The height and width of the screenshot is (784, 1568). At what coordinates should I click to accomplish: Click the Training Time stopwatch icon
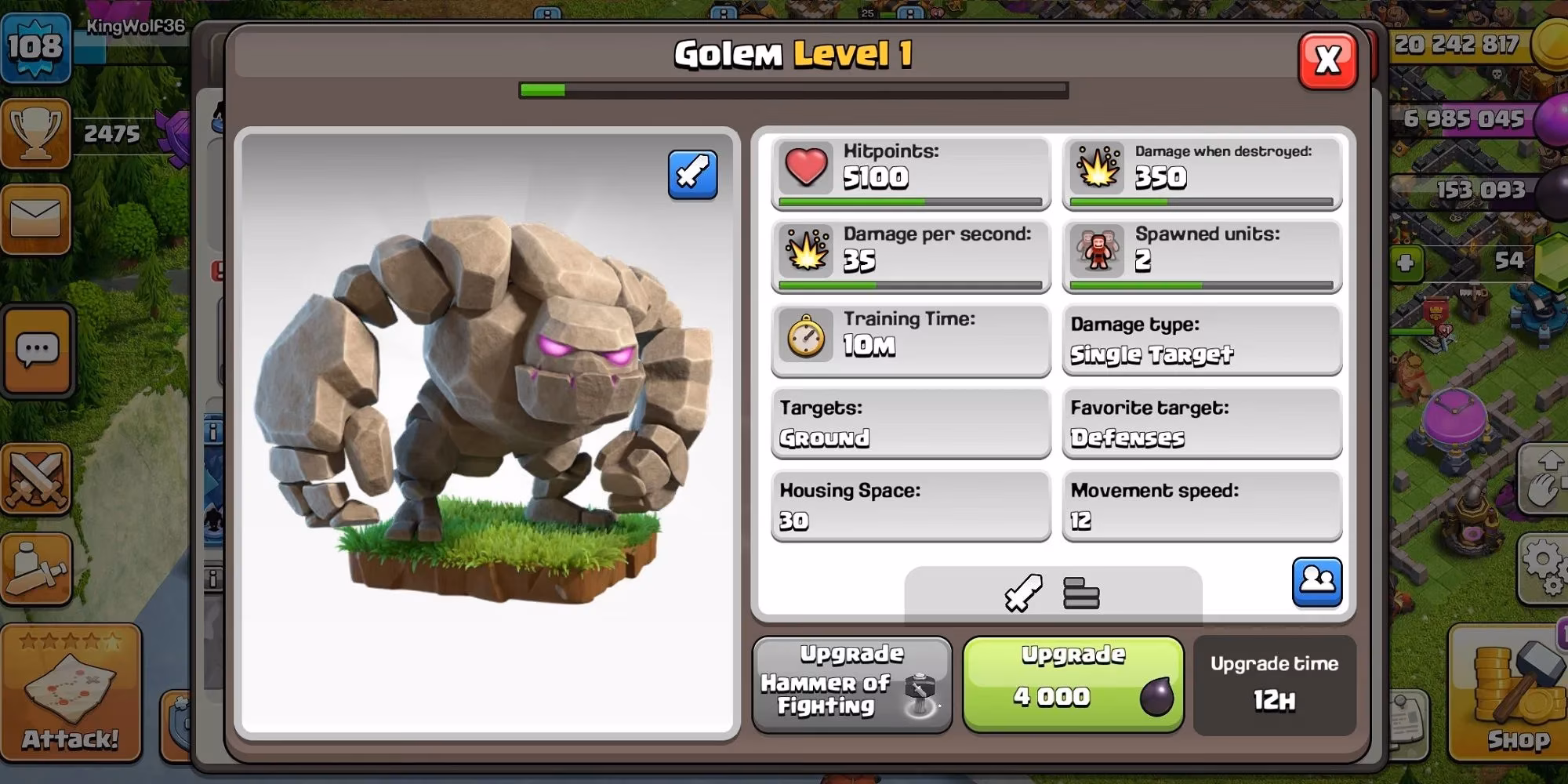click(807, 337)
